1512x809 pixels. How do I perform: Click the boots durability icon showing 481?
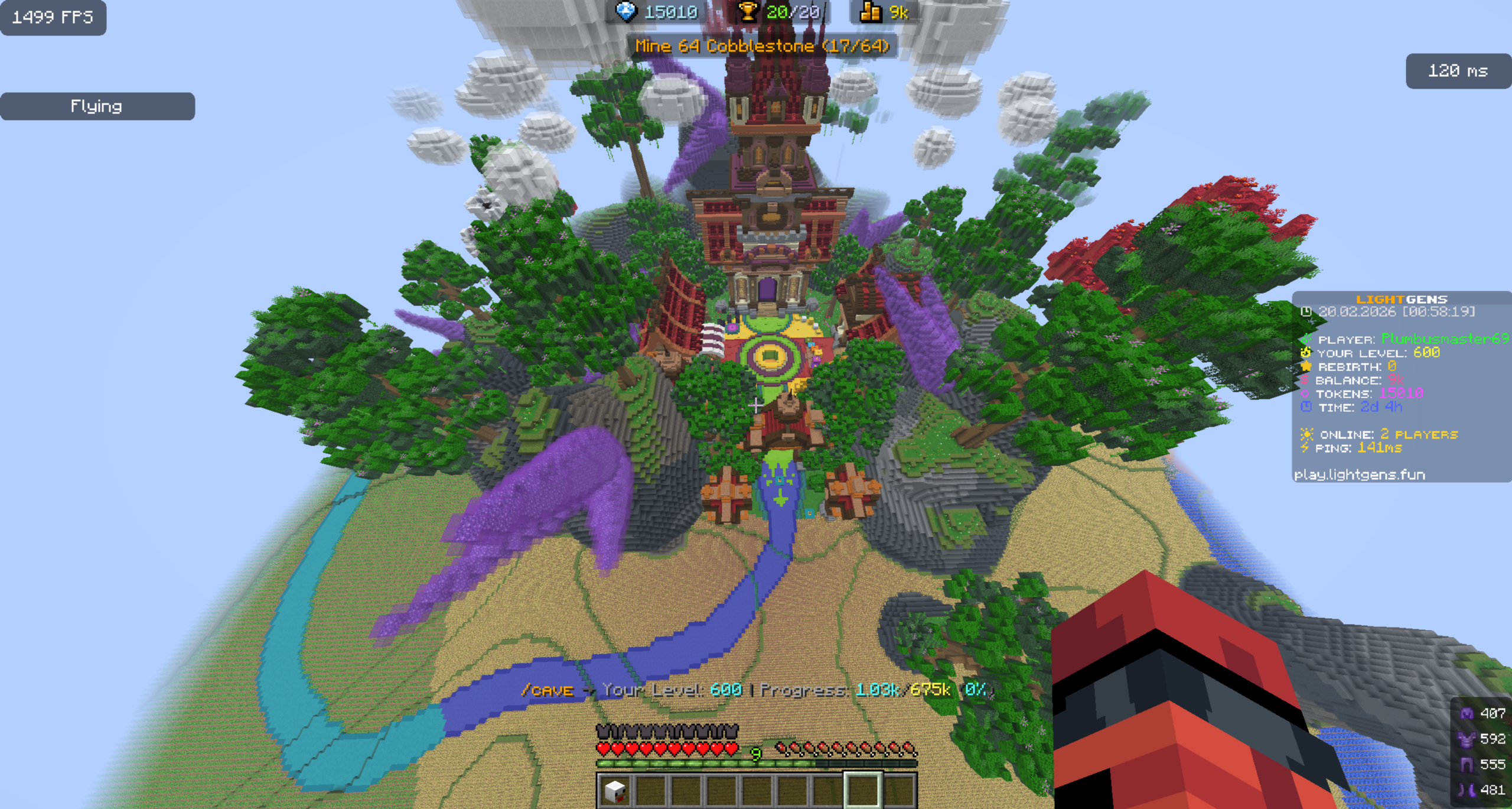coord(1467,791)
